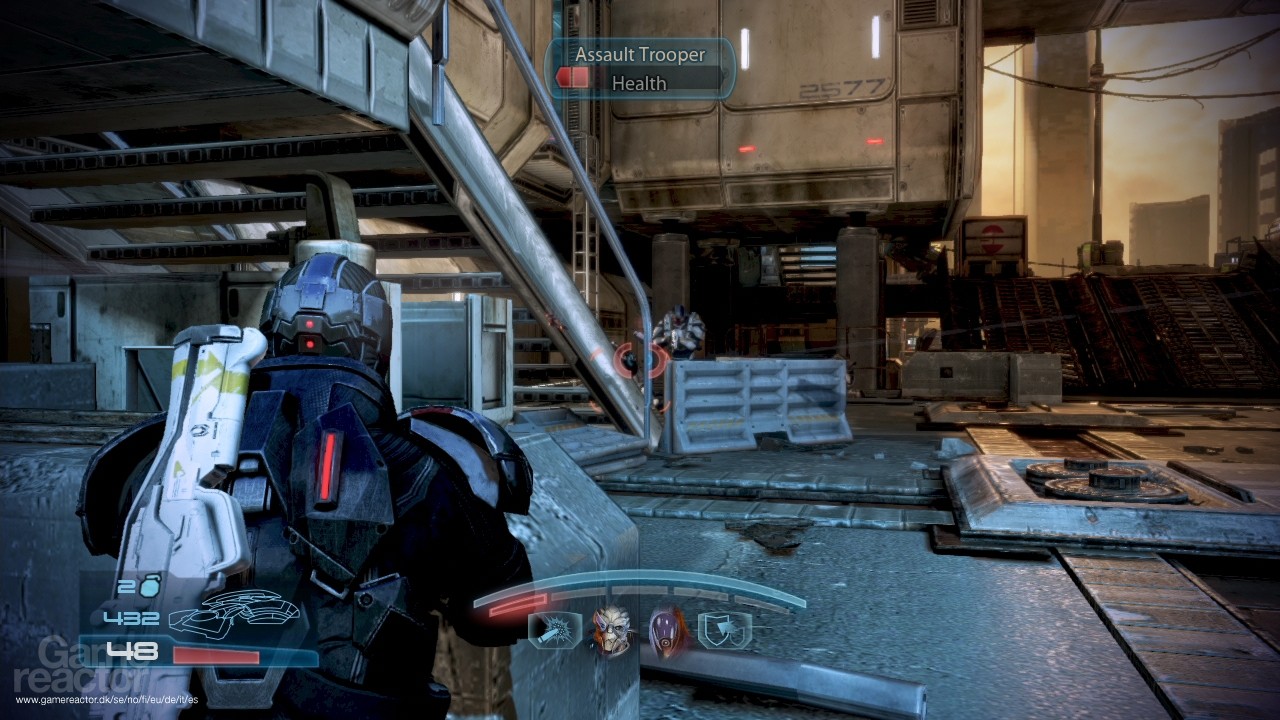Click the Health label under Assault Trooper
This screenshot has width=1280, height=720.
tap(637, 82)
